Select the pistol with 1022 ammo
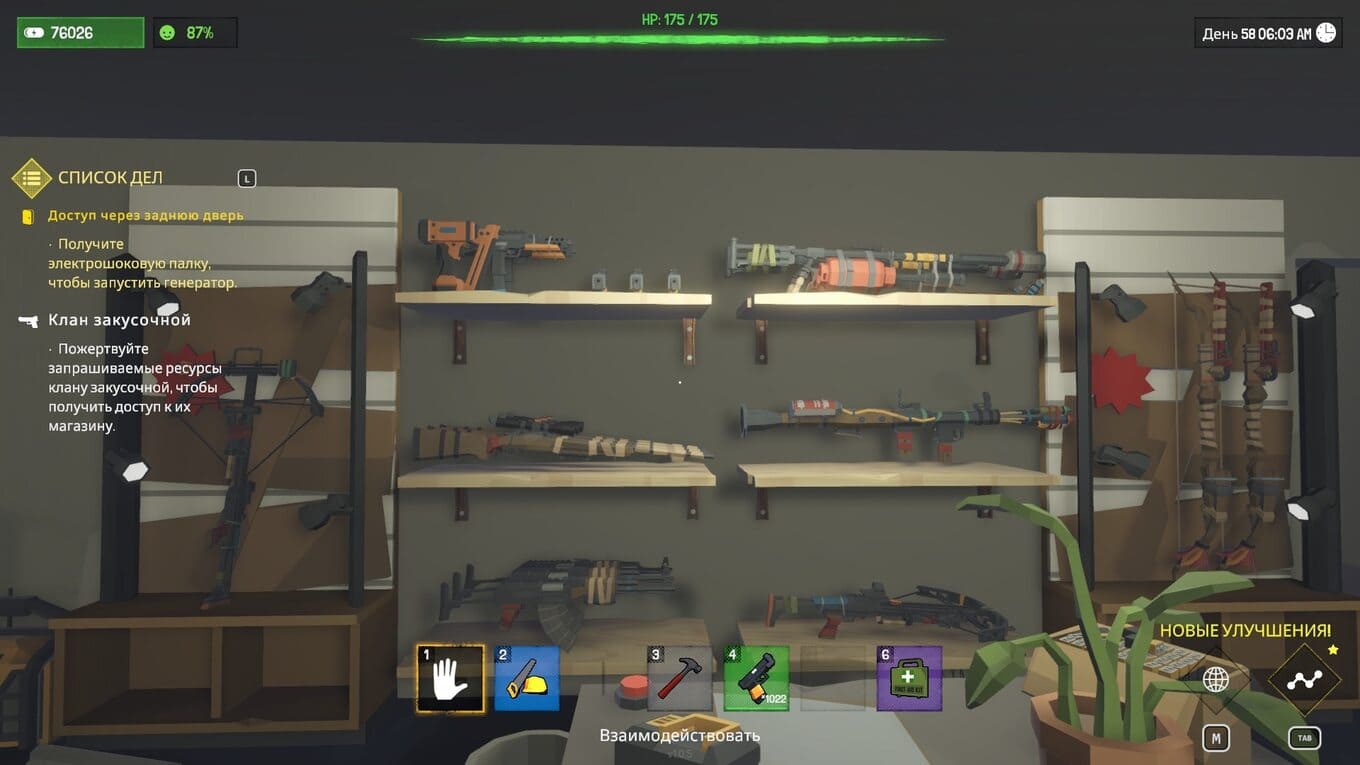The height and width of the screenshot is (765, 1360). pyautogui.click(x=756, y=678)
